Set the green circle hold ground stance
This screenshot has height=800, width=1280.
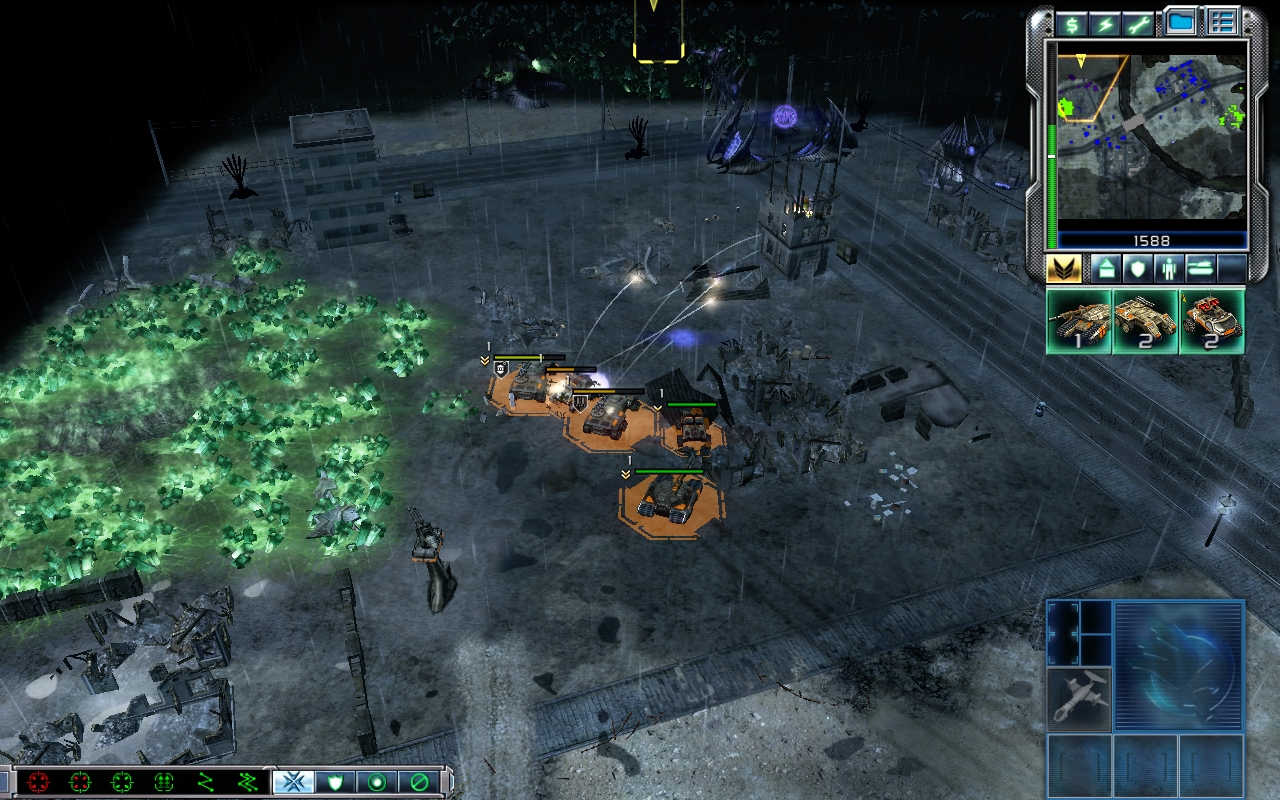[x=378, y=782]
